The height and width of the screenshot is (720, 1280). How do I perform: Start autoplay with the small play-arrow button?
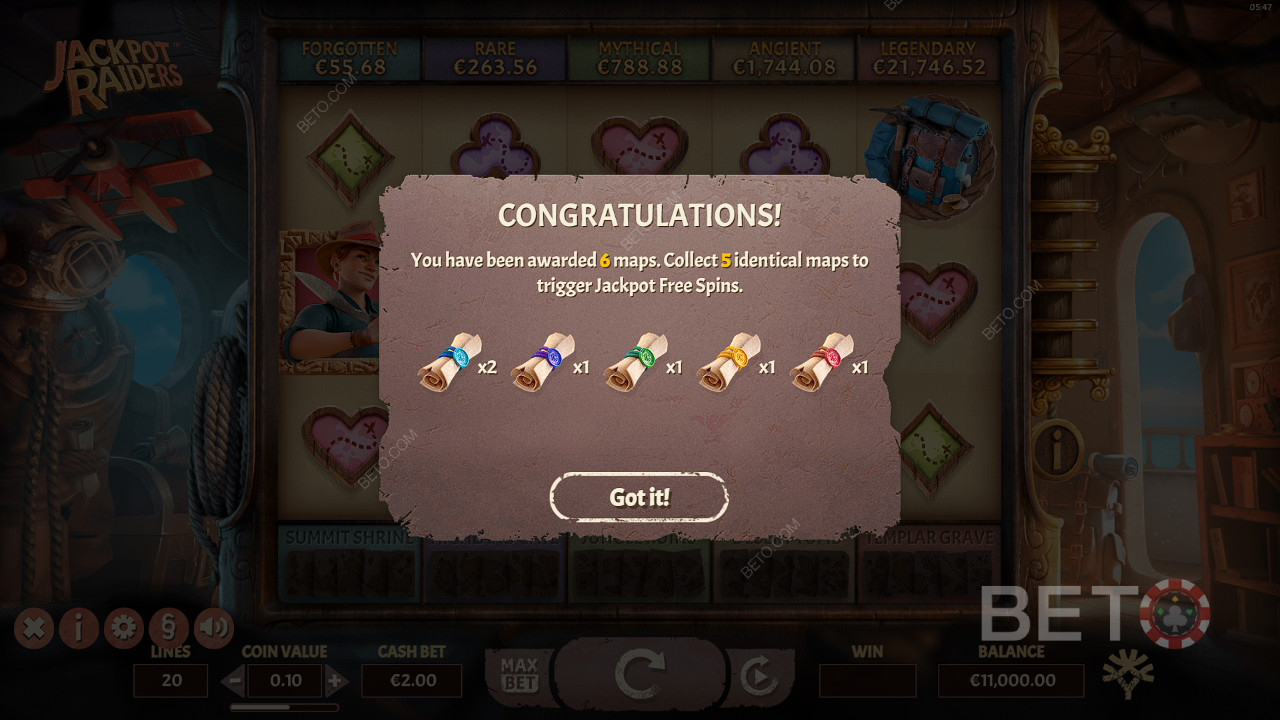click(x=759, y=677)
